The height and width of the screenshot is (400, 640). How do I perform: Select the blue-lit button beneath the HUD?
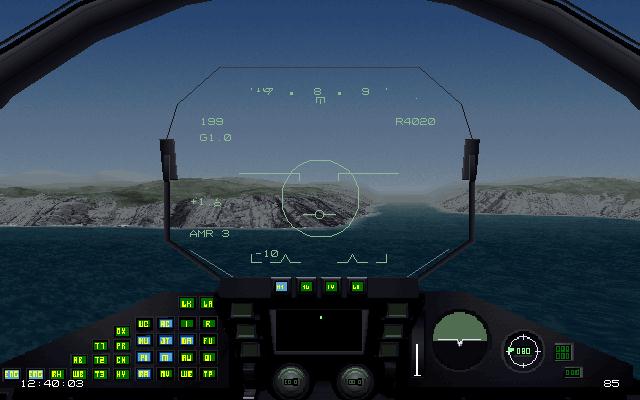281,287
